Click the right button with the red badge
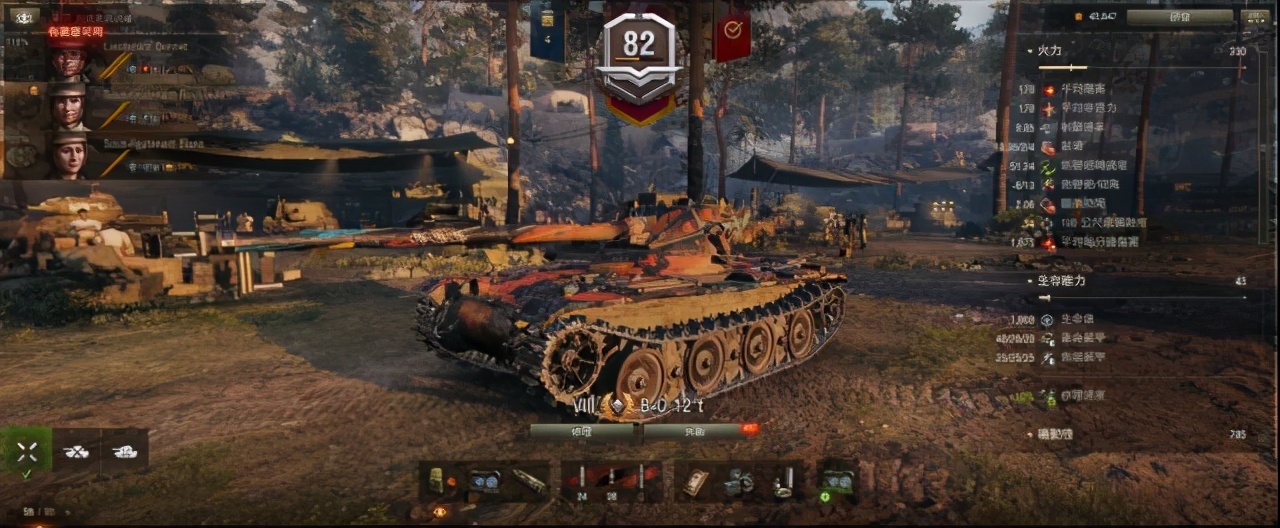Screen dimensions: 1280x528 click(x=693, y=431)
